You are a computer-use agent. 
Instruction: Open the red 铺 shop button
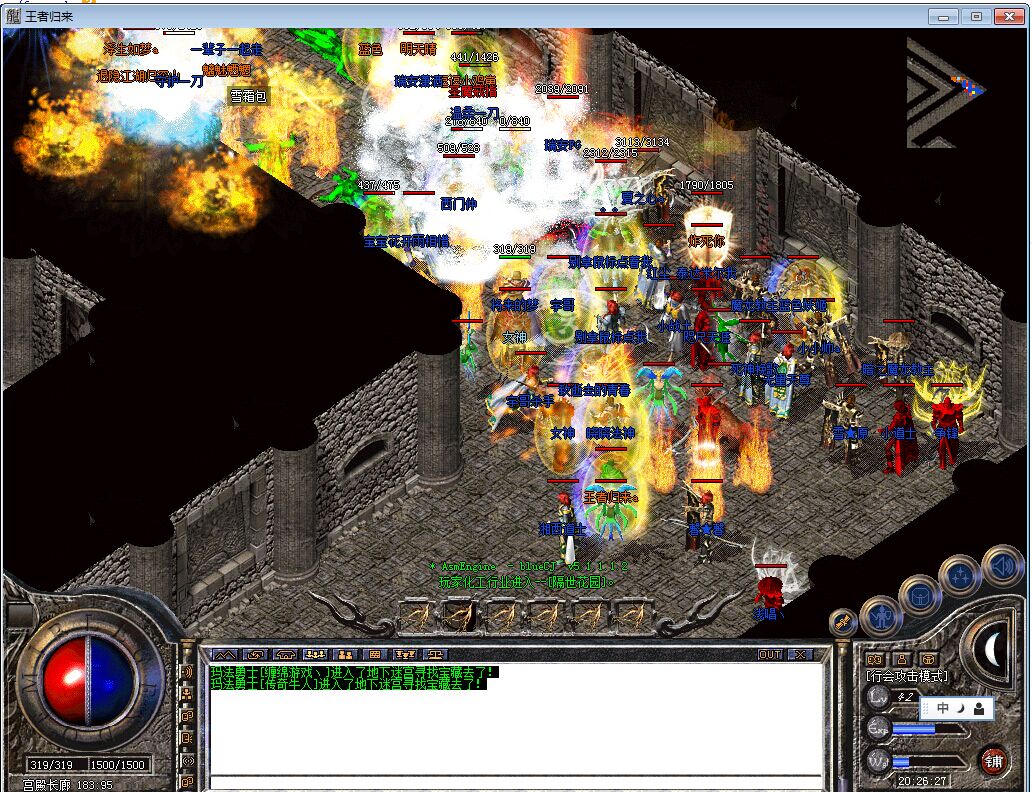[x=992, y=760]
